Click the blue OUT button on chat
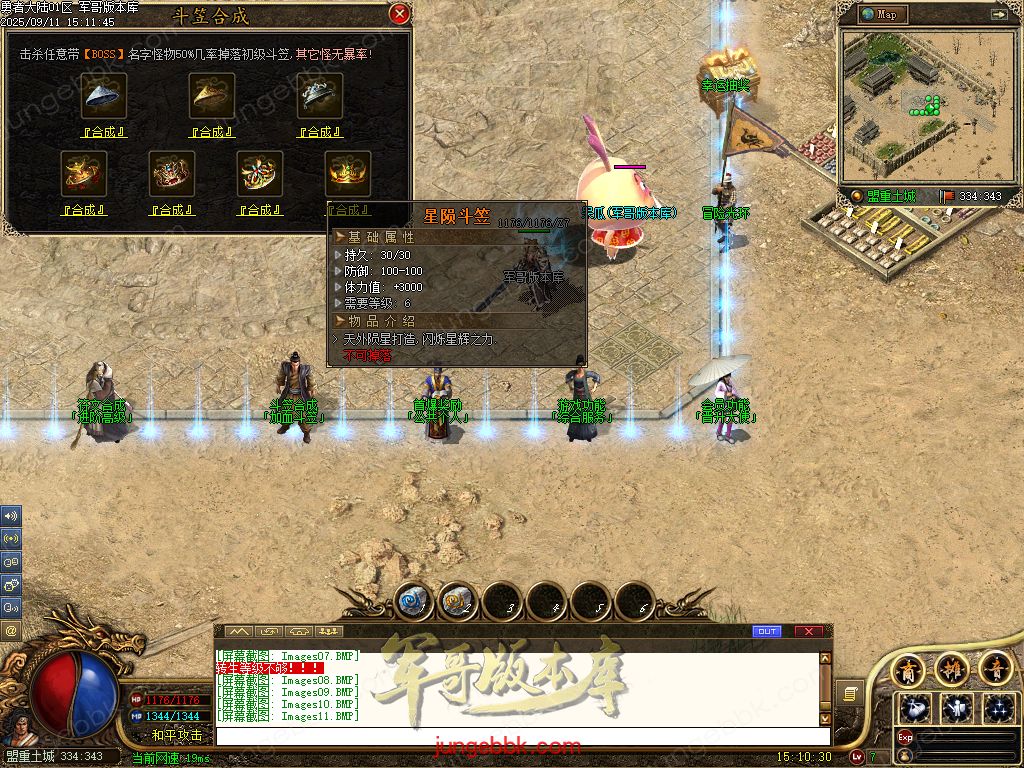The image size is (1024, 768). (767, 632)
